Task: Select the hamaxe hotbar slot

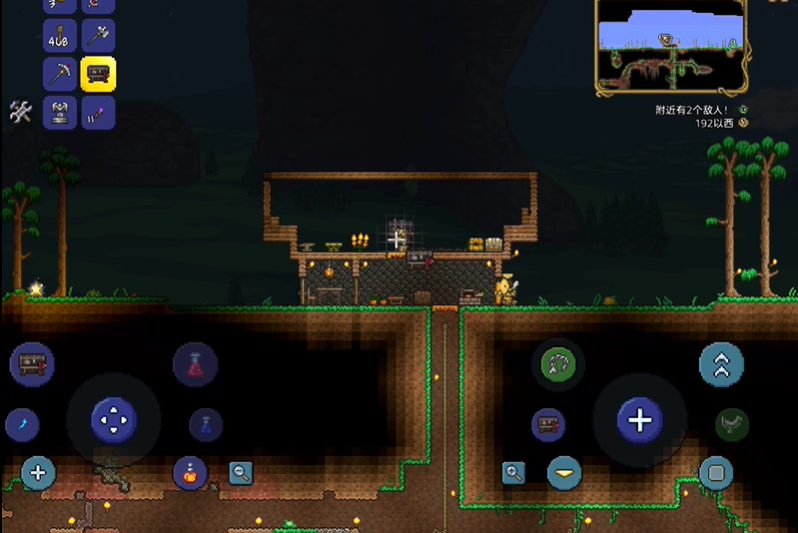Action: [x=98, y=36]
